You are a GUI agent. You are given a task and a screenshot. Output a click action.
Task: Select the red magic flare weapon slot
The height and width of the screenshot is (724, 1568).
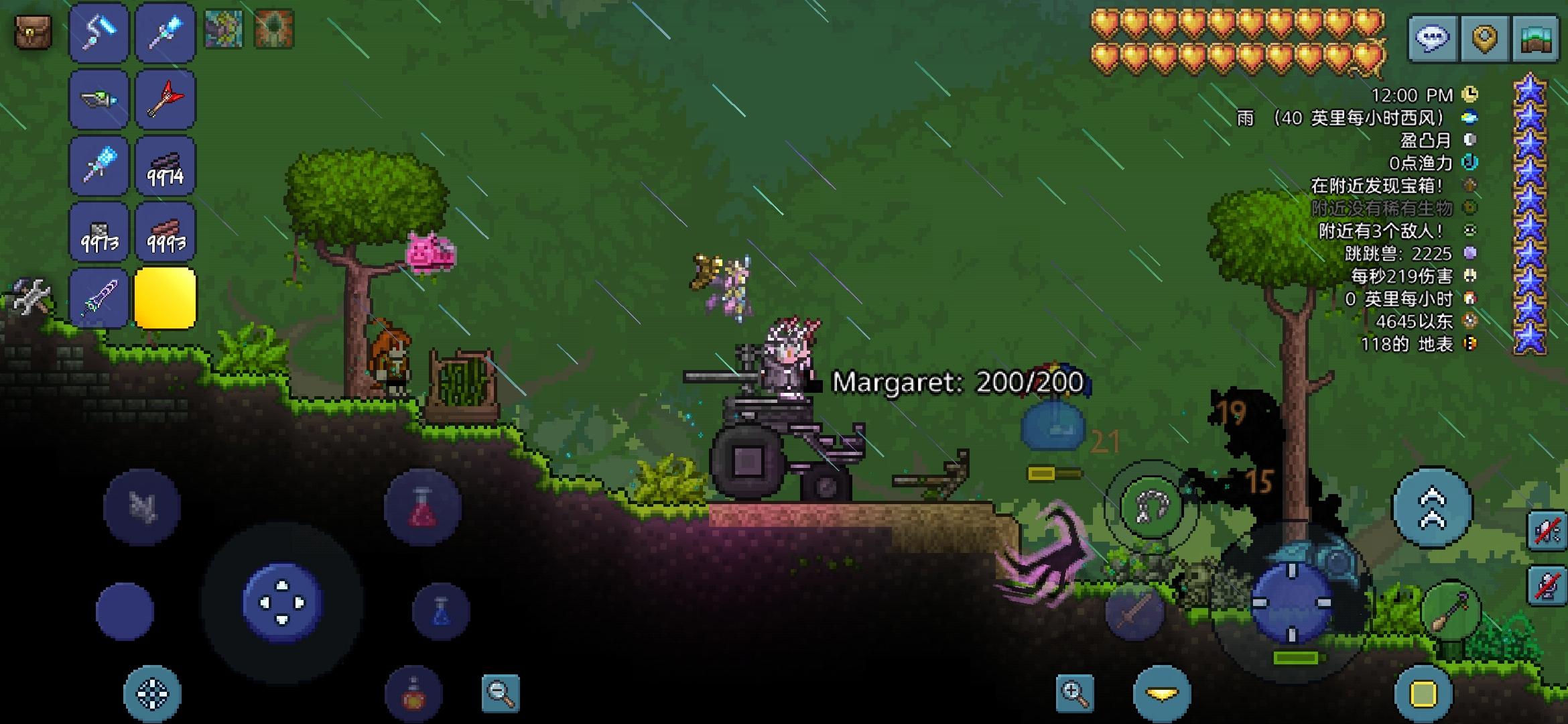coord(165,99)
